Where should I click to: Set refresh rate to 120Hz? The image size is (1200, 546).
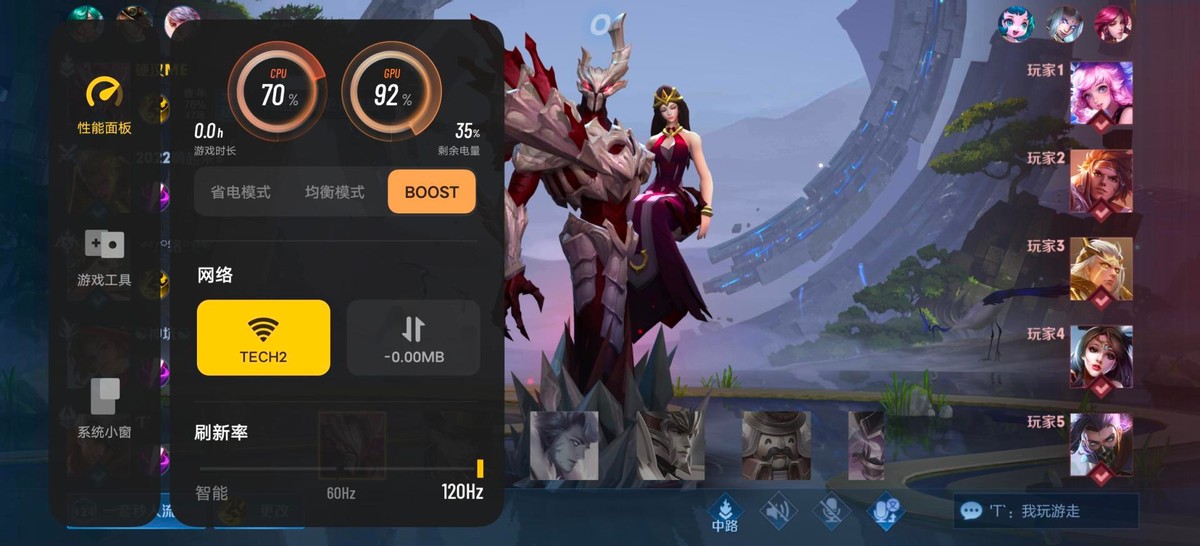(x=462, y=492)
